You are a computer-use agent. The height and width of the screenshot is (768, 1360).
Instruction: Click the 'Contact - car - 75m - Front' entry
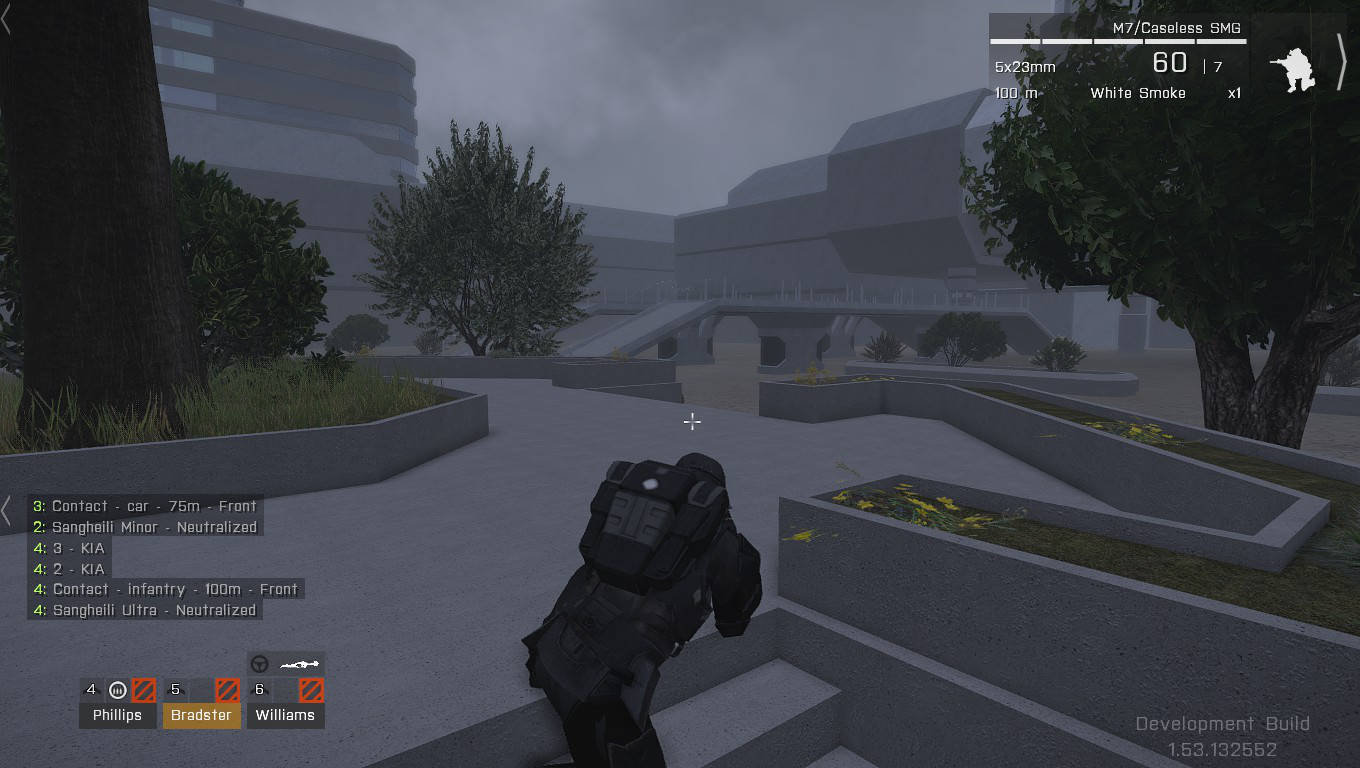point(144,506)
